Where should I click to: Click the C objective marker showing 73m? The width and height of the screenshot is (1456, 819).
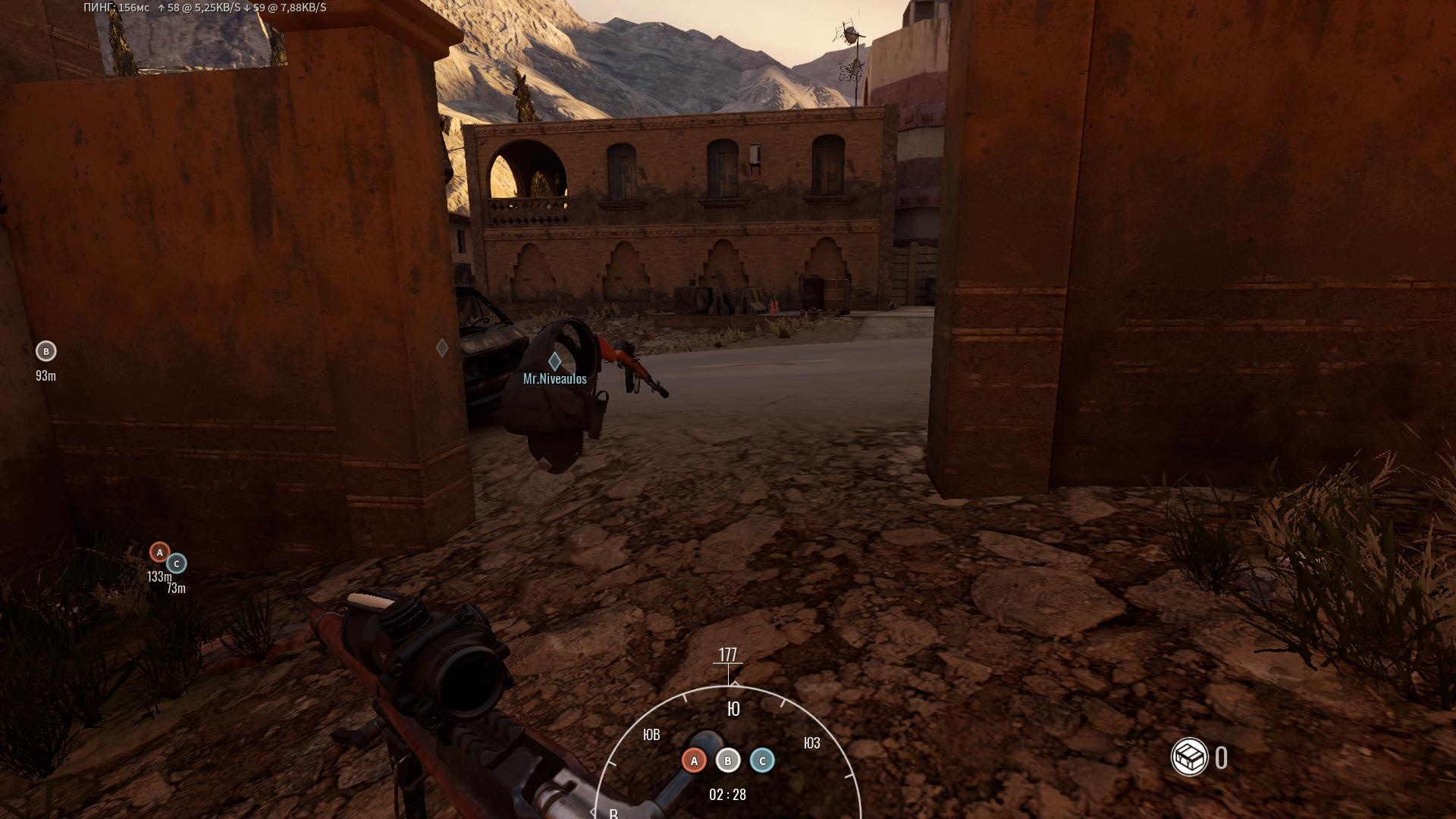(x=176, y=564)
